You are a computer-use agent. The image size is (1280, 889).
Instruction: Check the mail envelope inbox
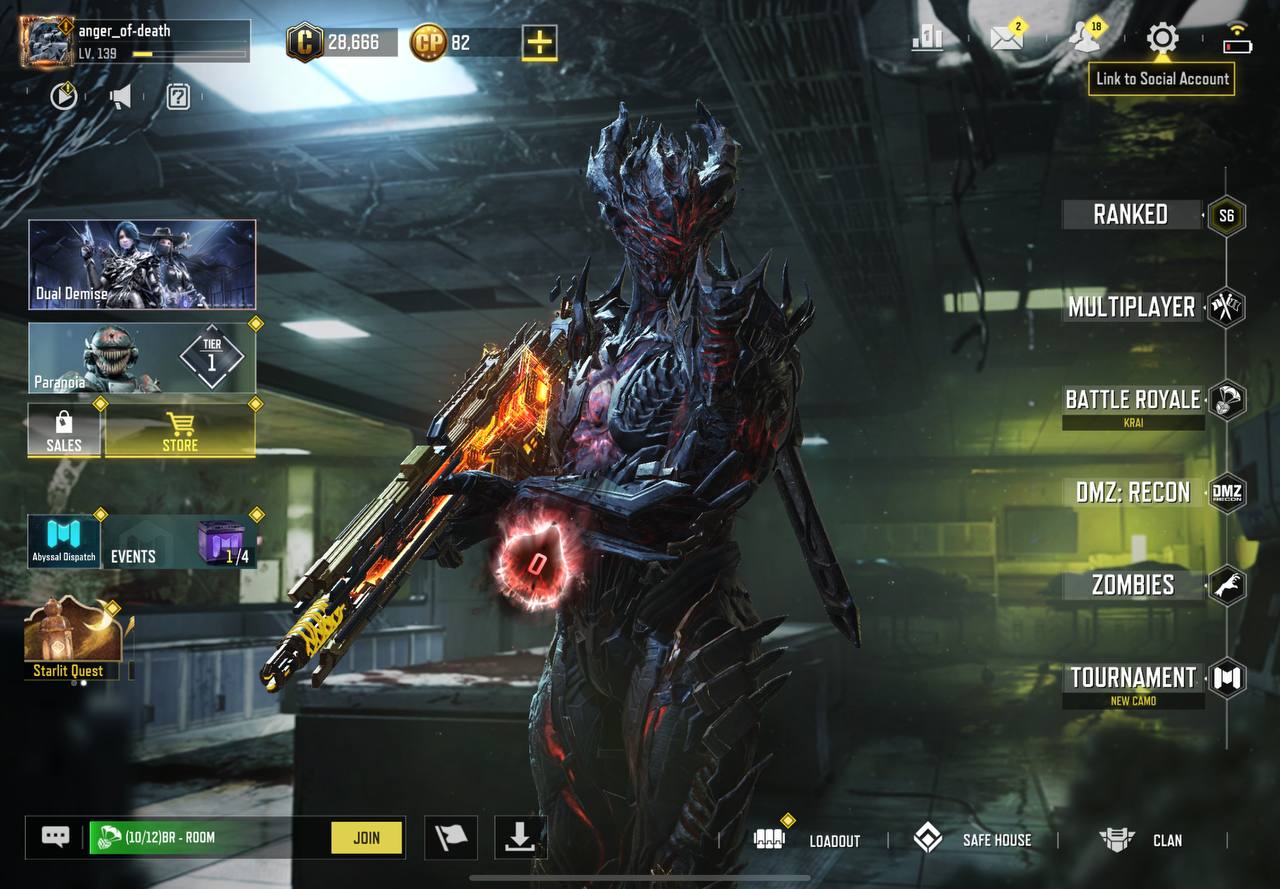click(1006, 39)
